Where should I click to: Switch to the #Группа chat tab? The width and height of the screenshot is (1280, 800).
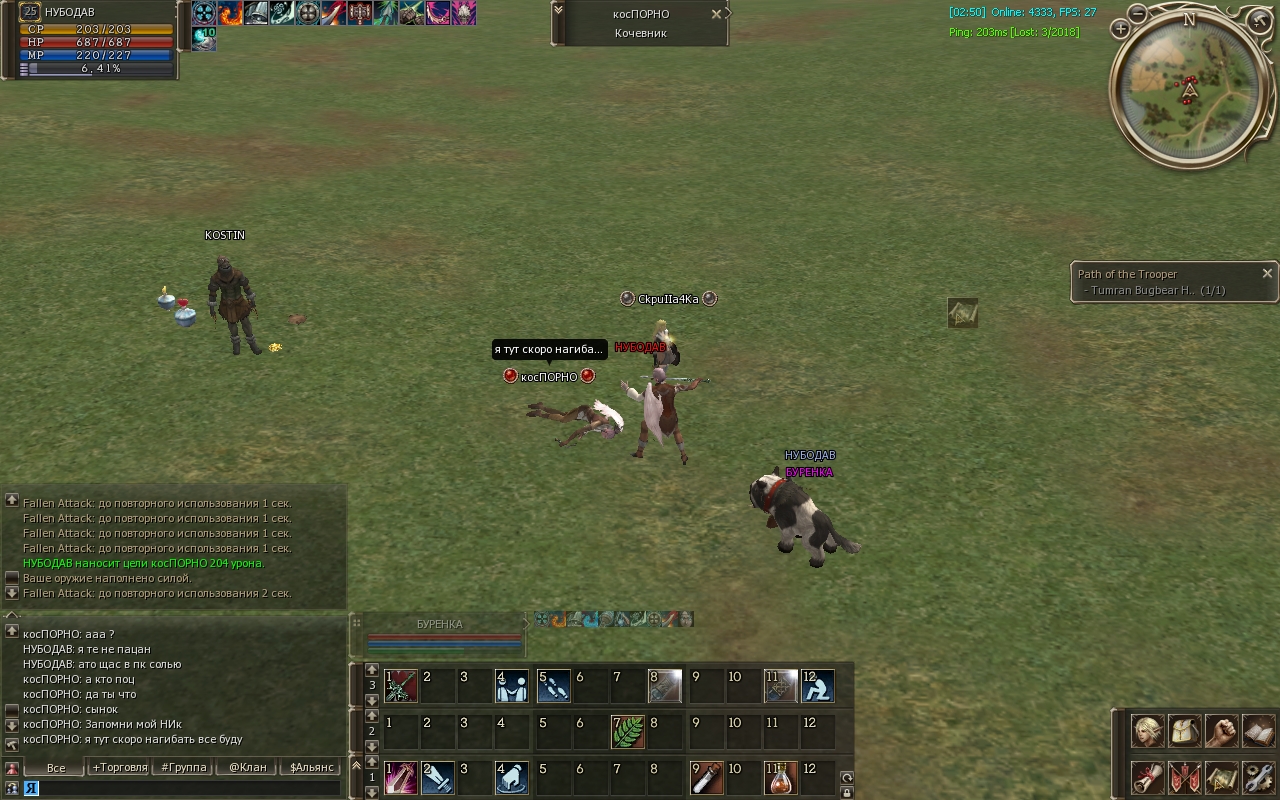click(184, 767)
